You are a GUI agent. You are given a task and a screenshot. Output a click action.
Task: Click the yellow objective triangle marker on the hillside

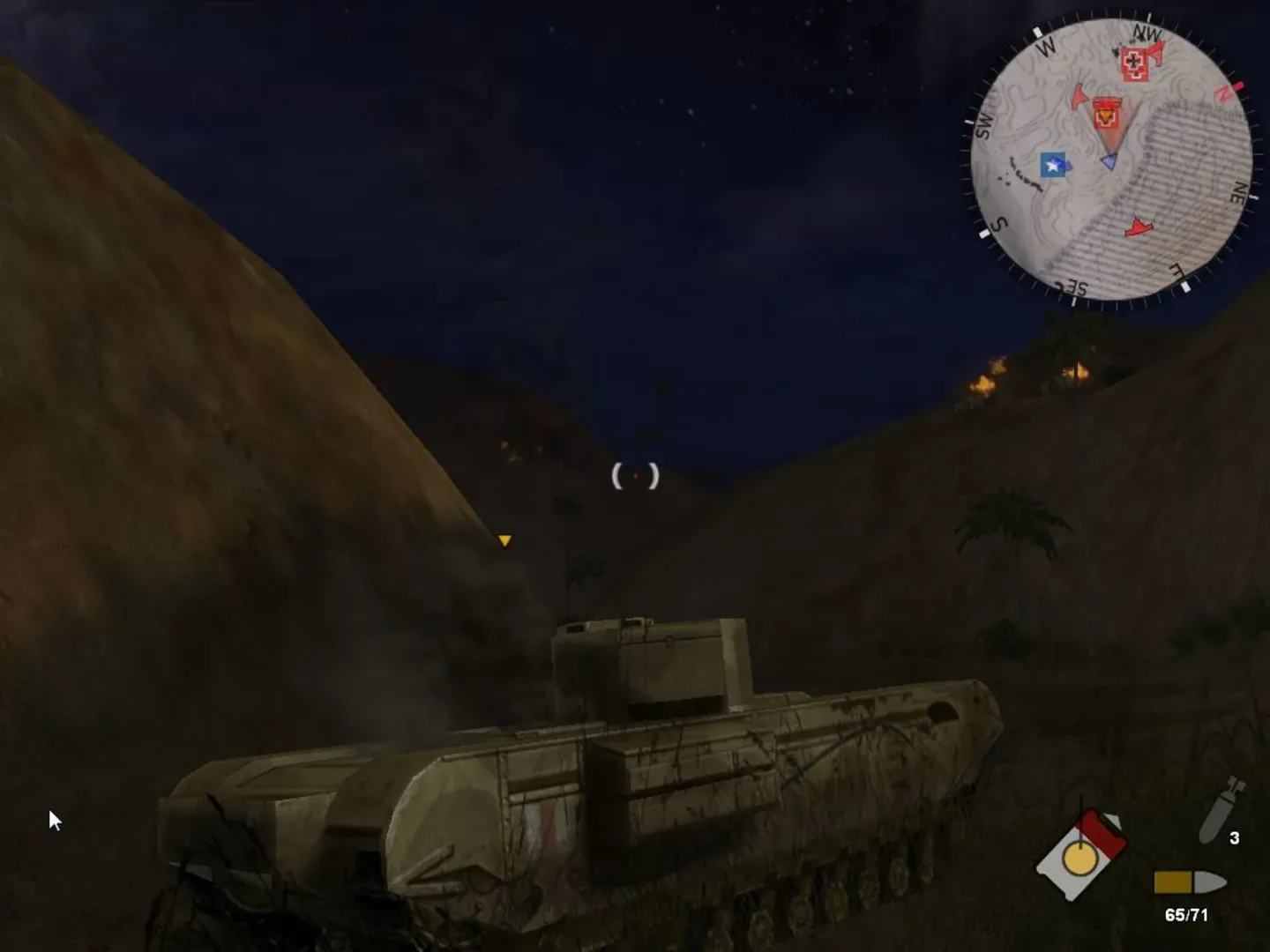point(506,540)
